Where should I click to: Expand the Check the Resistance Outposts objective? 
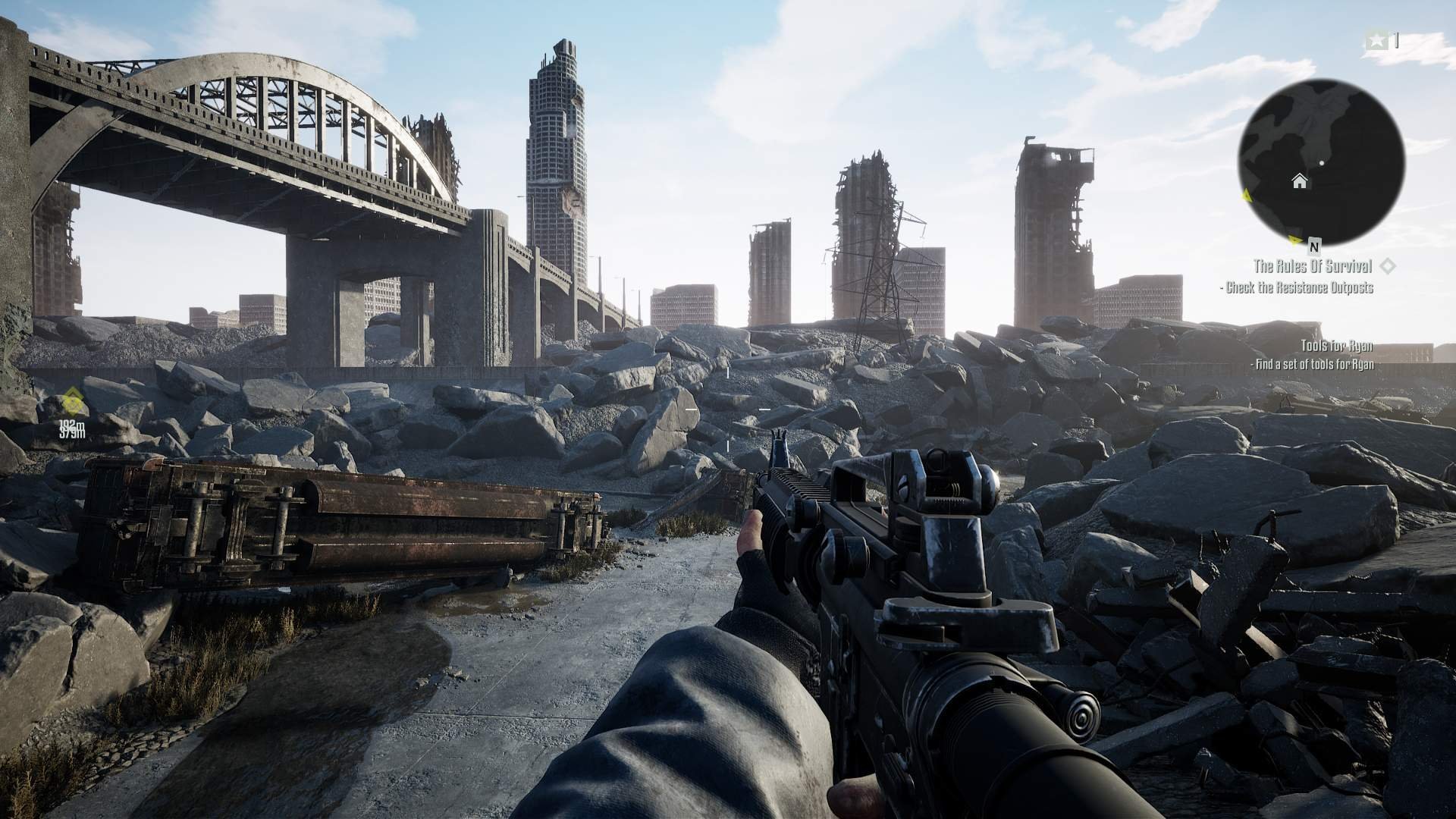(1301, 287)
